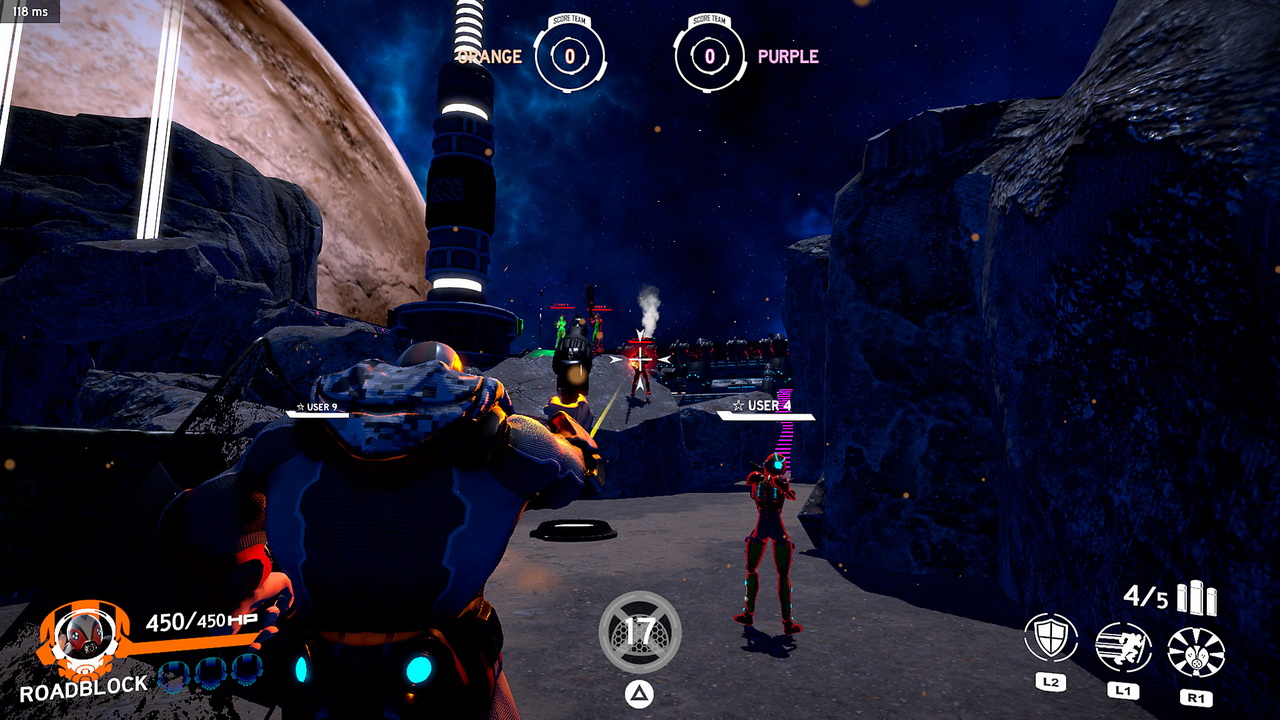Select the ultimate ability on cooldown 17
Image resolution: width=1280 pixels, height=720 pixels.
coord(640,632)
